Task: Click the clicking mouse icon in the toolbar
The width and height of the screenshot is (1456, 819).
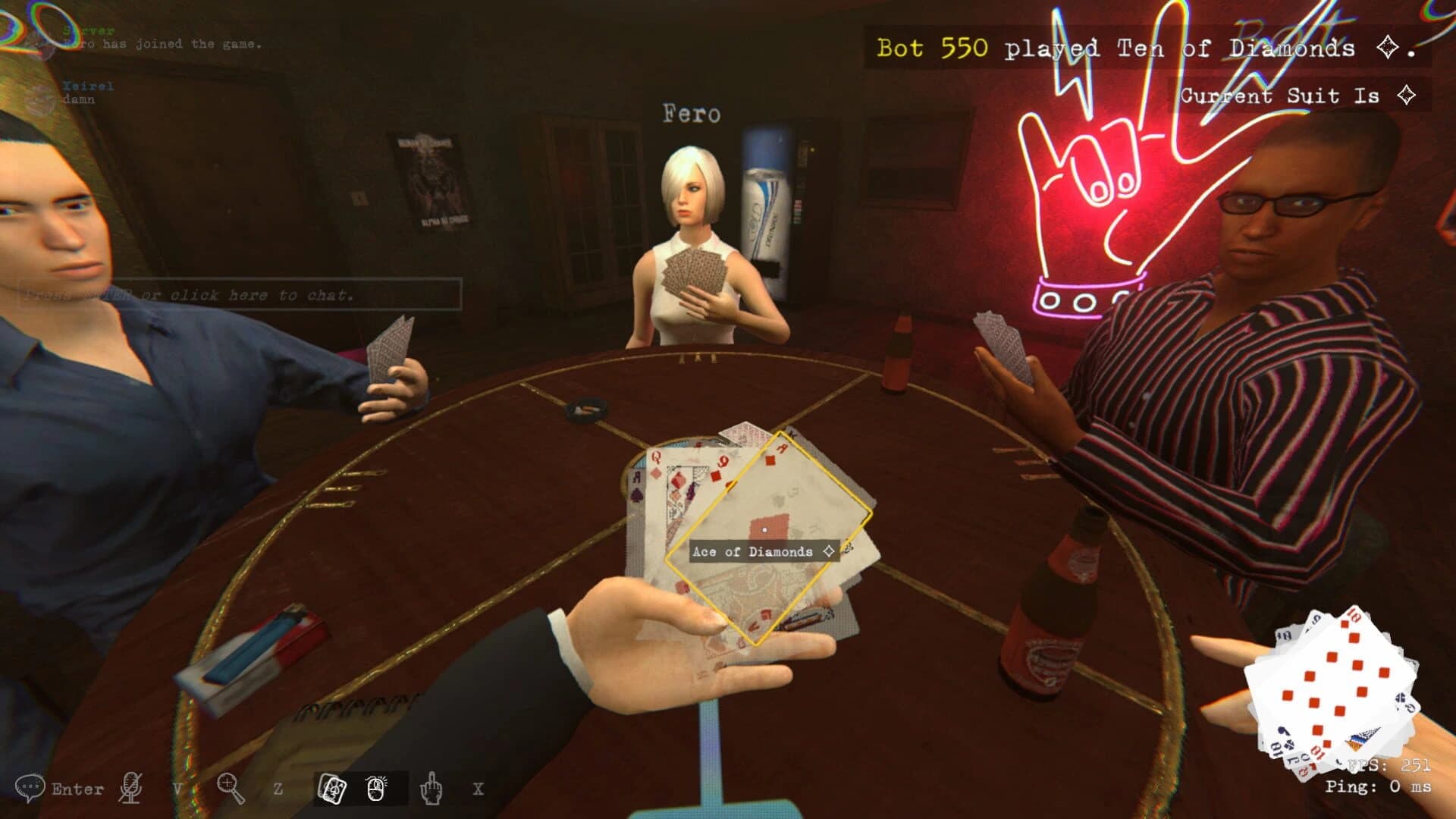Action: pyautogui.click(x=376, y=787)
